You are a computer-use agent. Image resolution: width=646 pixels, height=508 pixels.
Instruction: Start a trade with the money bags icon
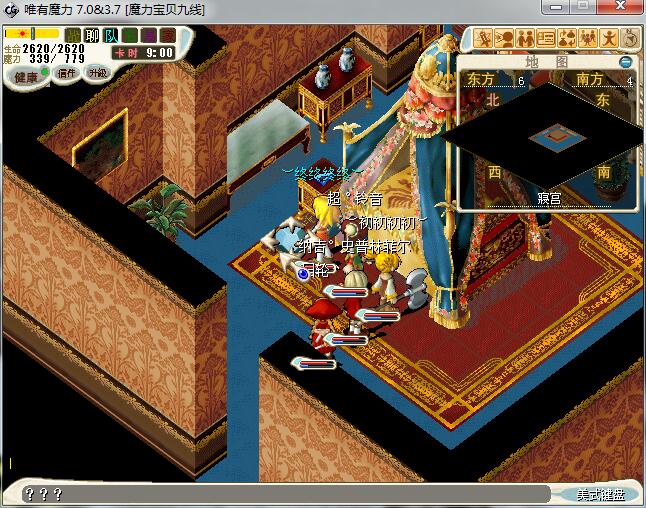coord(568,38)
